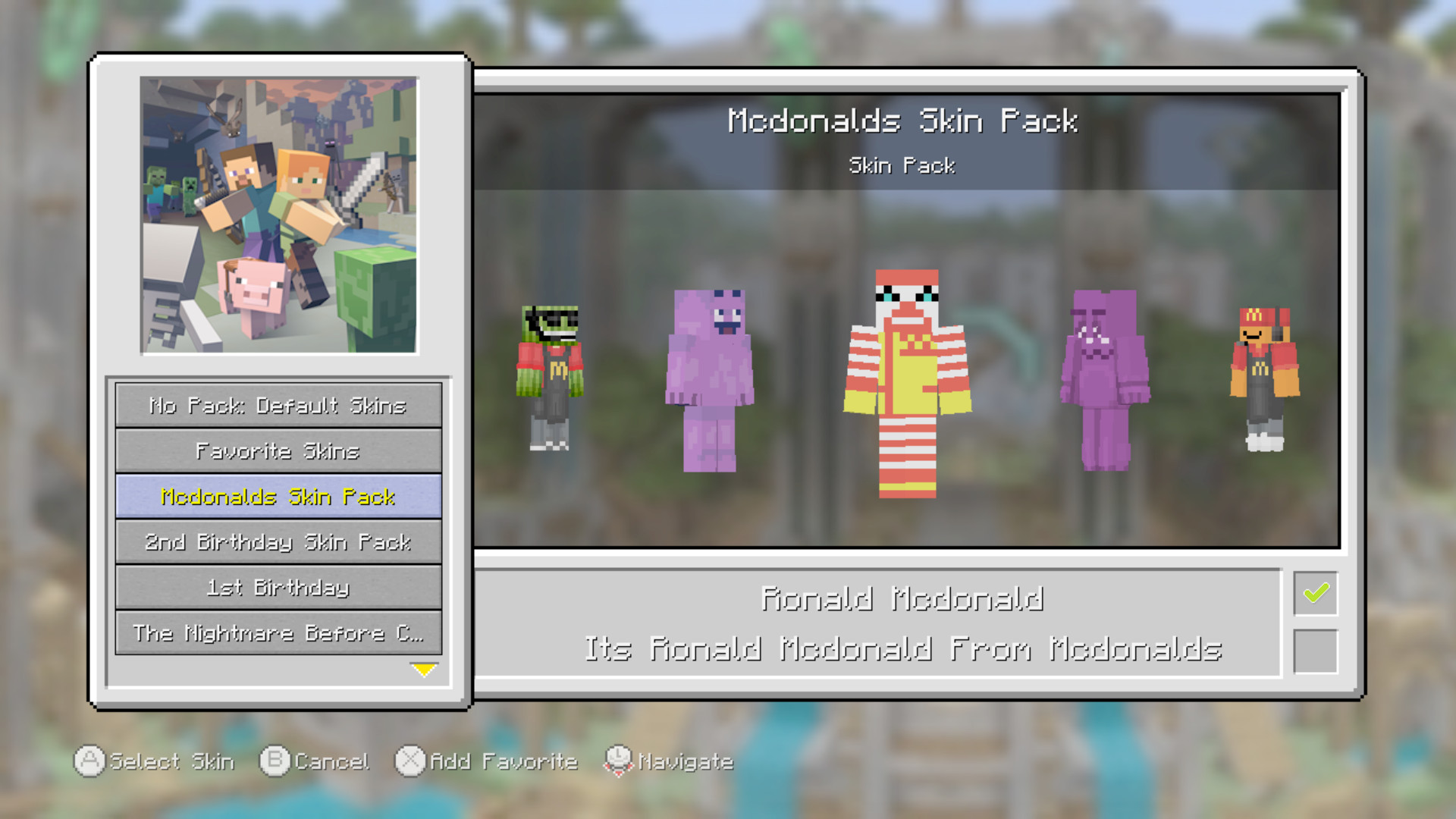Select "2nd Birthday Skin Pack"
Image resolution: width=1456 pixels, height=819 pixels.
coord(278,542)
